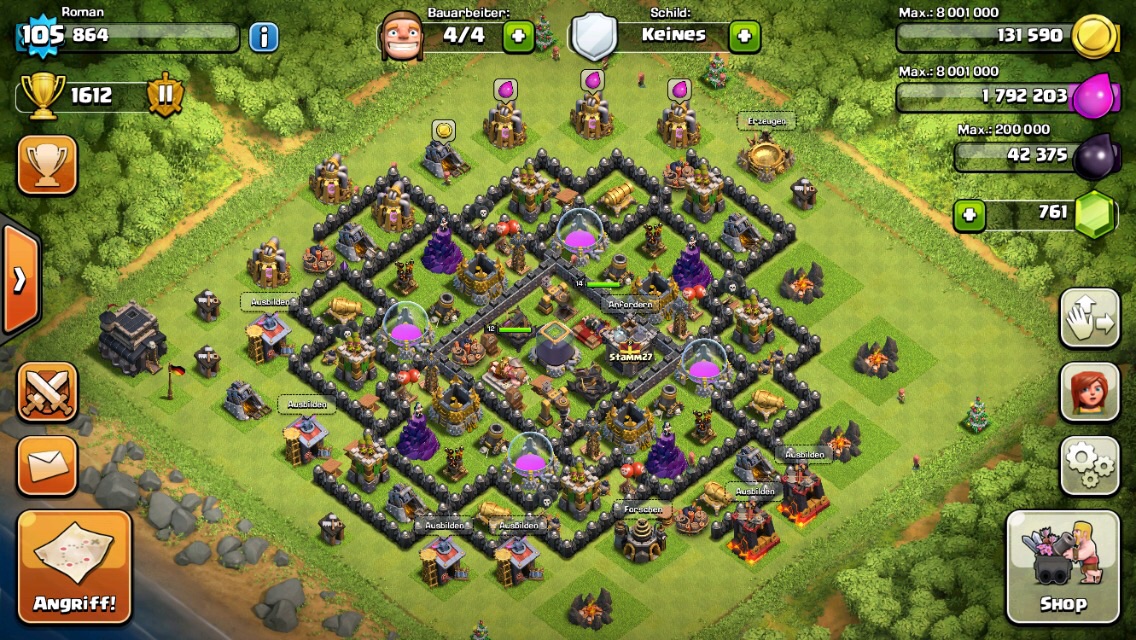
Task: Open the layout editor hand button
Action: (x=1089, y=318)
